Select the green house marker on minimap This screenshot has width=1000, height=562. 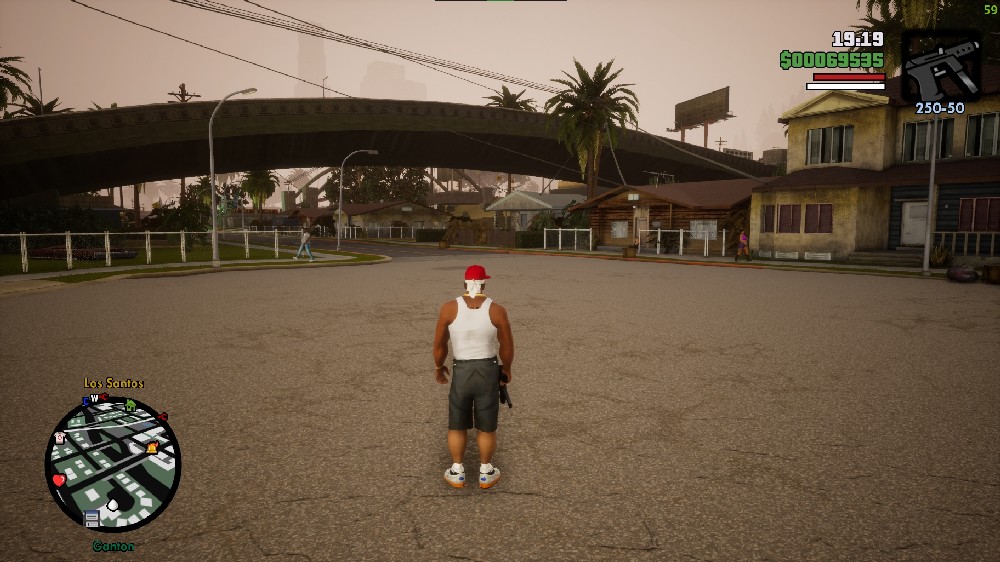click(x=130, y=405)
